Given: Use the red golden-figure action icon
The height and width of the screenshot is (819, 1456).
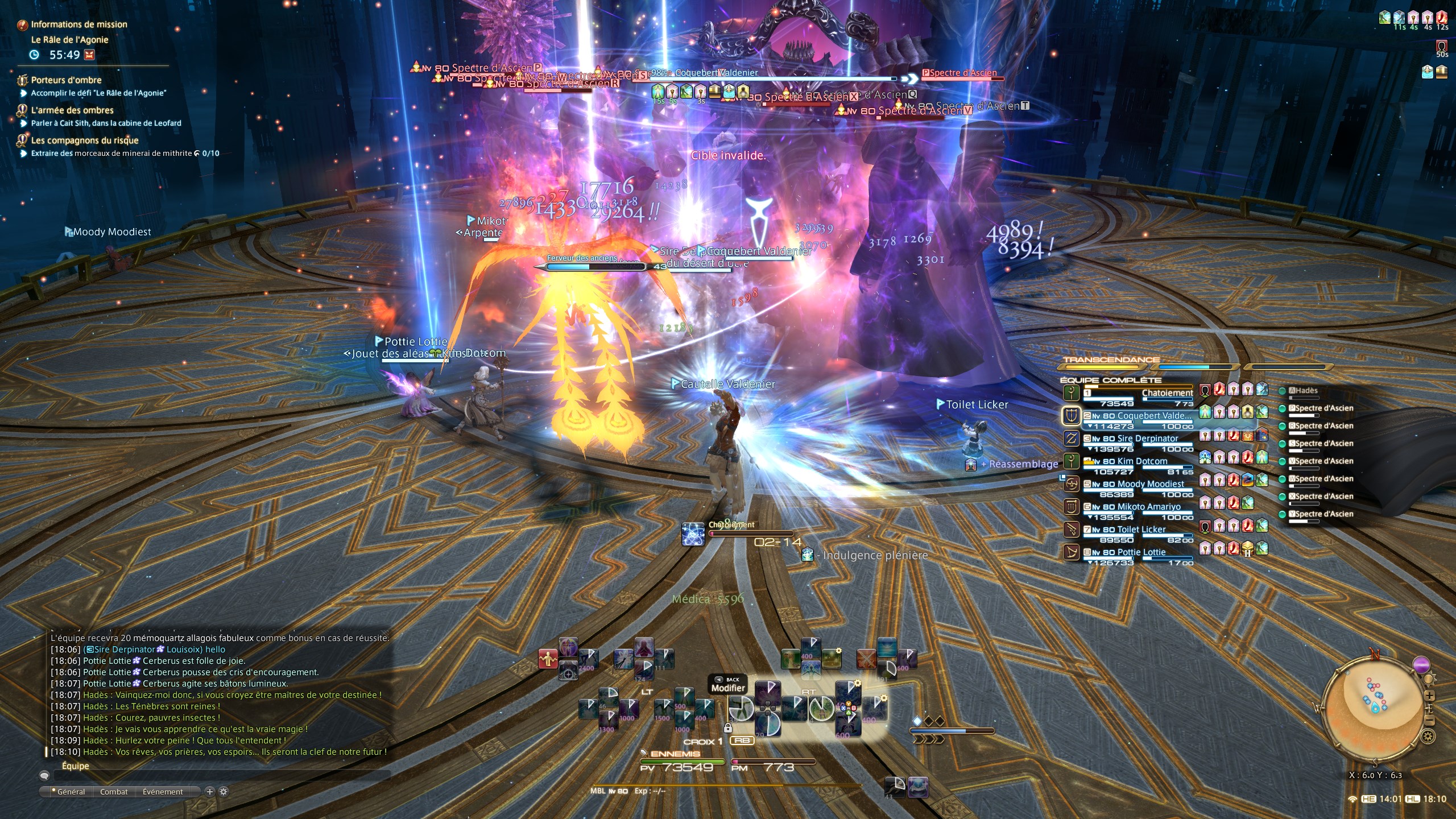Looking at the screenshot, I should 548,659.
